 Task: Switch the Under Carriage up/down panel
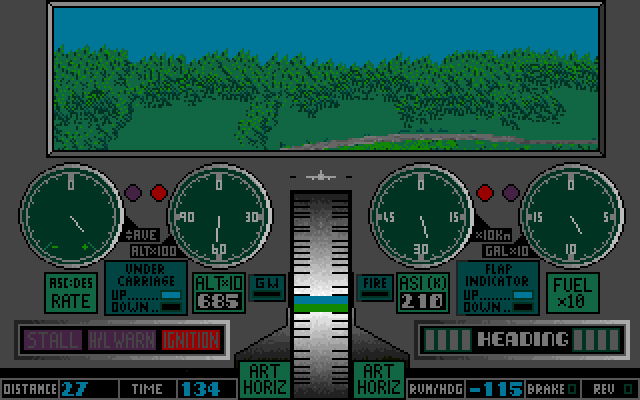tap(146, 287)
